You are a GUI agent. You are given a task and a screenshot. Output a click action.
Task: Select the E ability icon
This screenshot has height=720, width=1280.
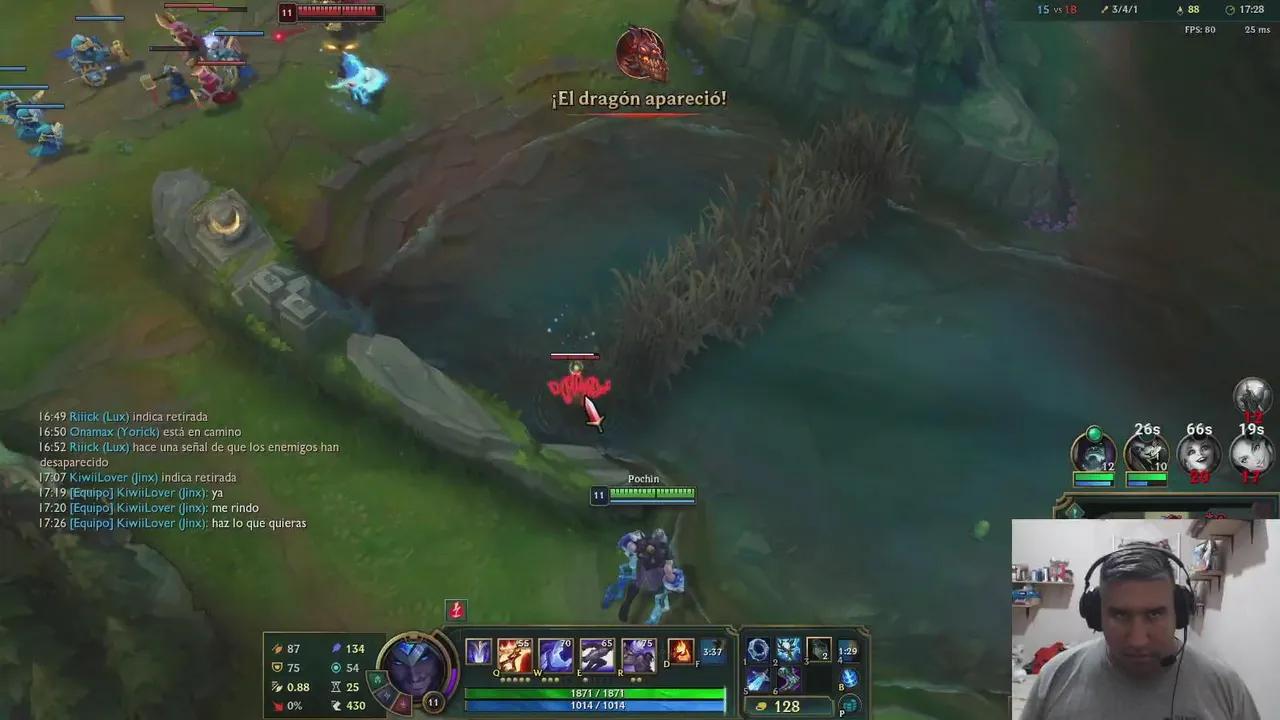[x=596, y=654]
